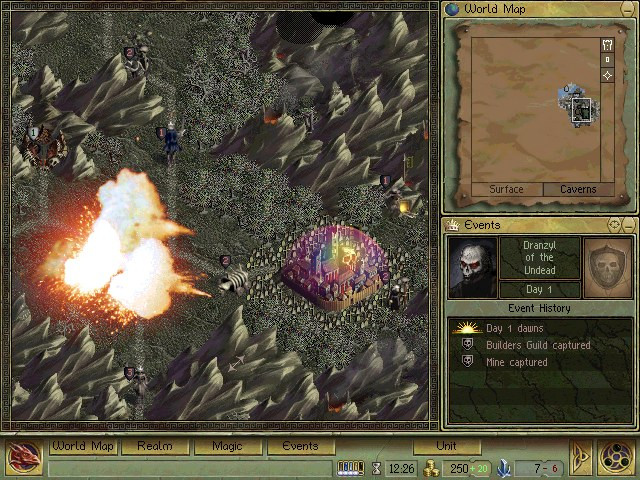Show the Events button on the bottom bar
Viewport: 640px width, 480px height.
300,447
